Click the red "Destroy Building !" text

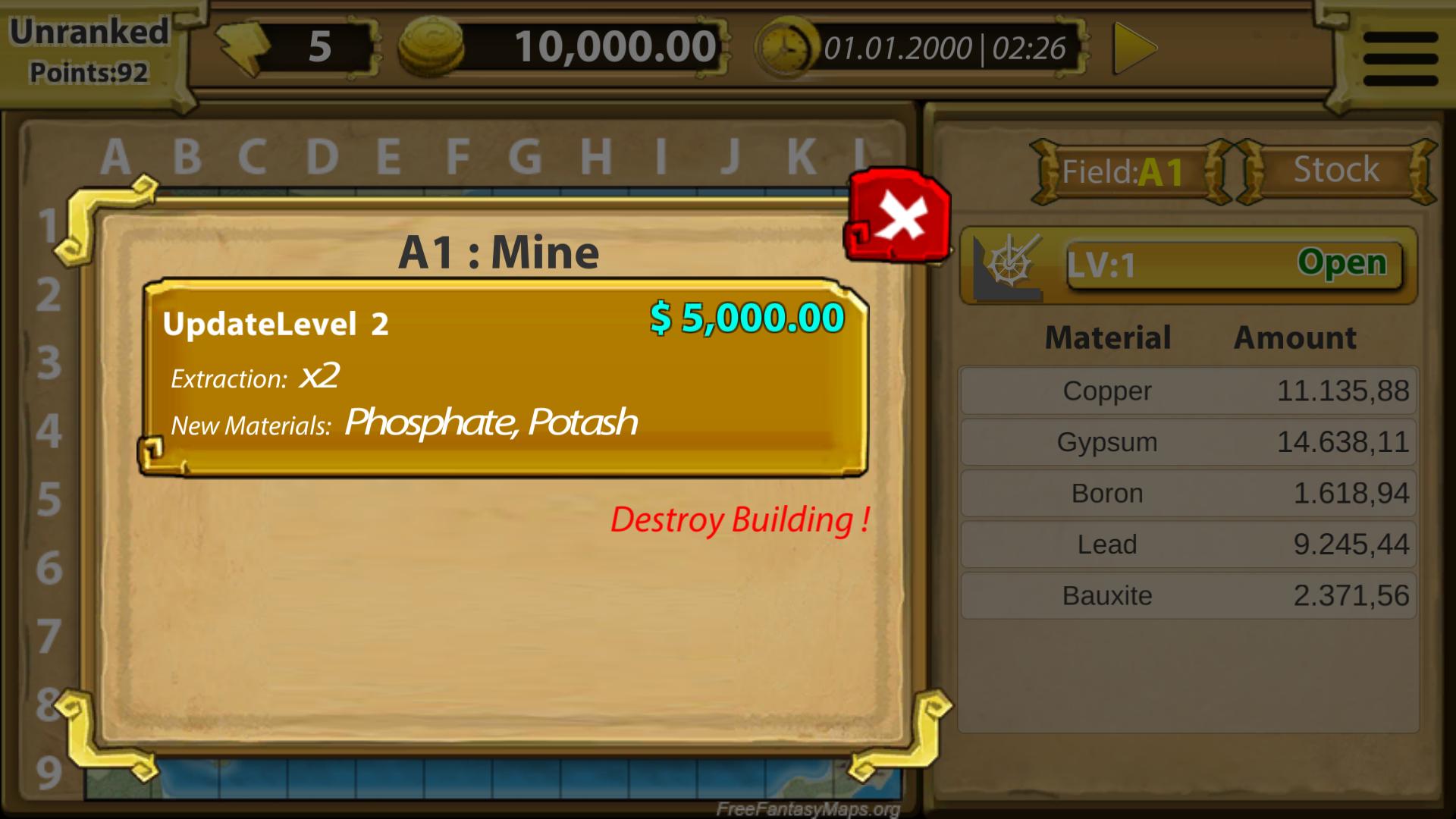click(x=739, y=521)
